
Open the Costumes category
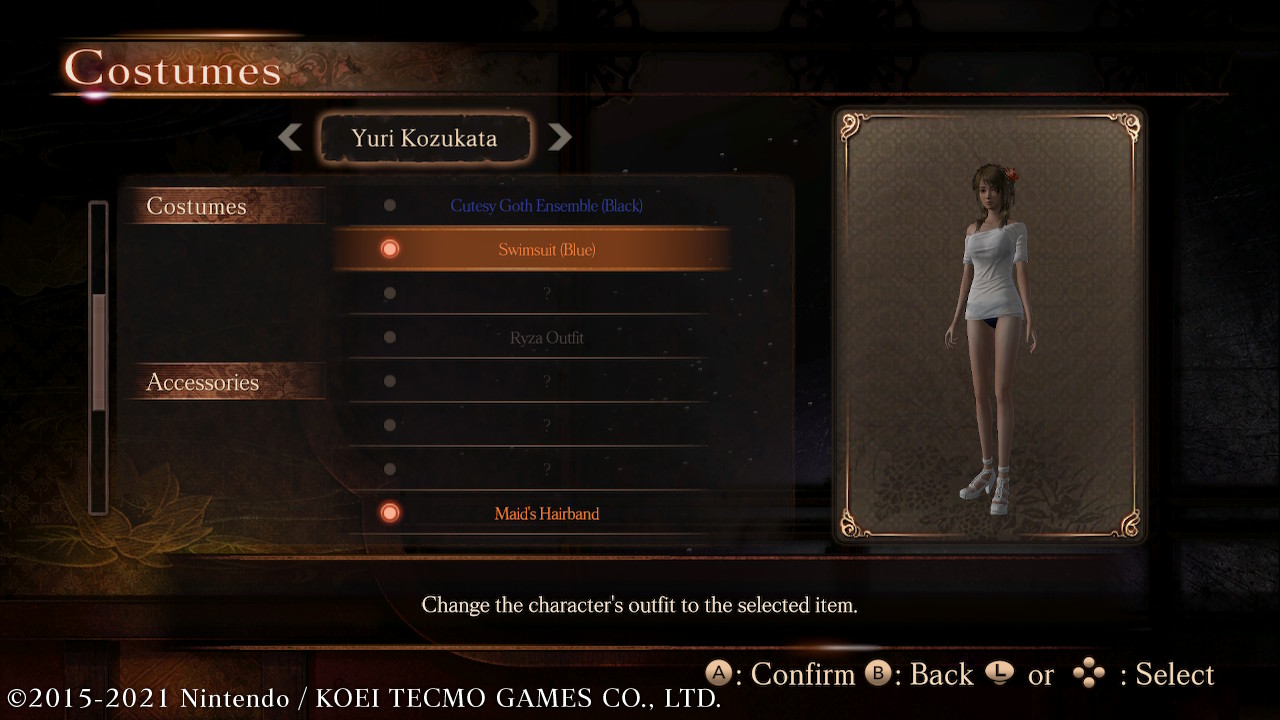pos(197,206)
